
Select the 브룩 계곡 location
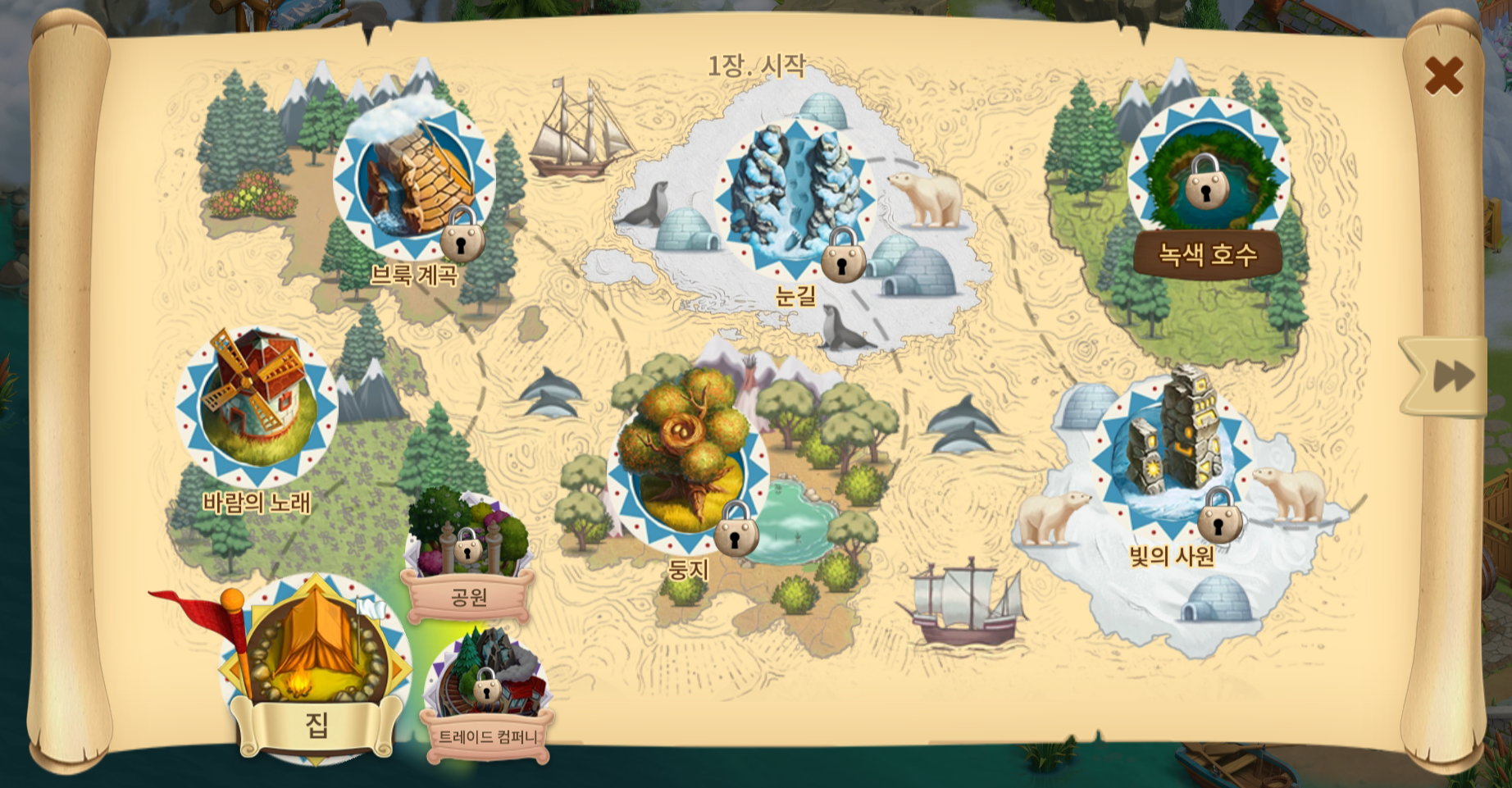[x=415, y=180]
